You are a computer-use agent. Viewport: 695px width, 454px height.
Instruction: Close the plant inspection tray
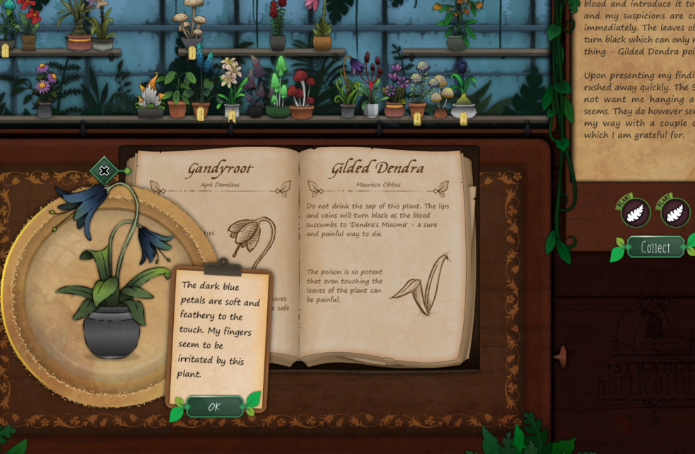(104, 171)
